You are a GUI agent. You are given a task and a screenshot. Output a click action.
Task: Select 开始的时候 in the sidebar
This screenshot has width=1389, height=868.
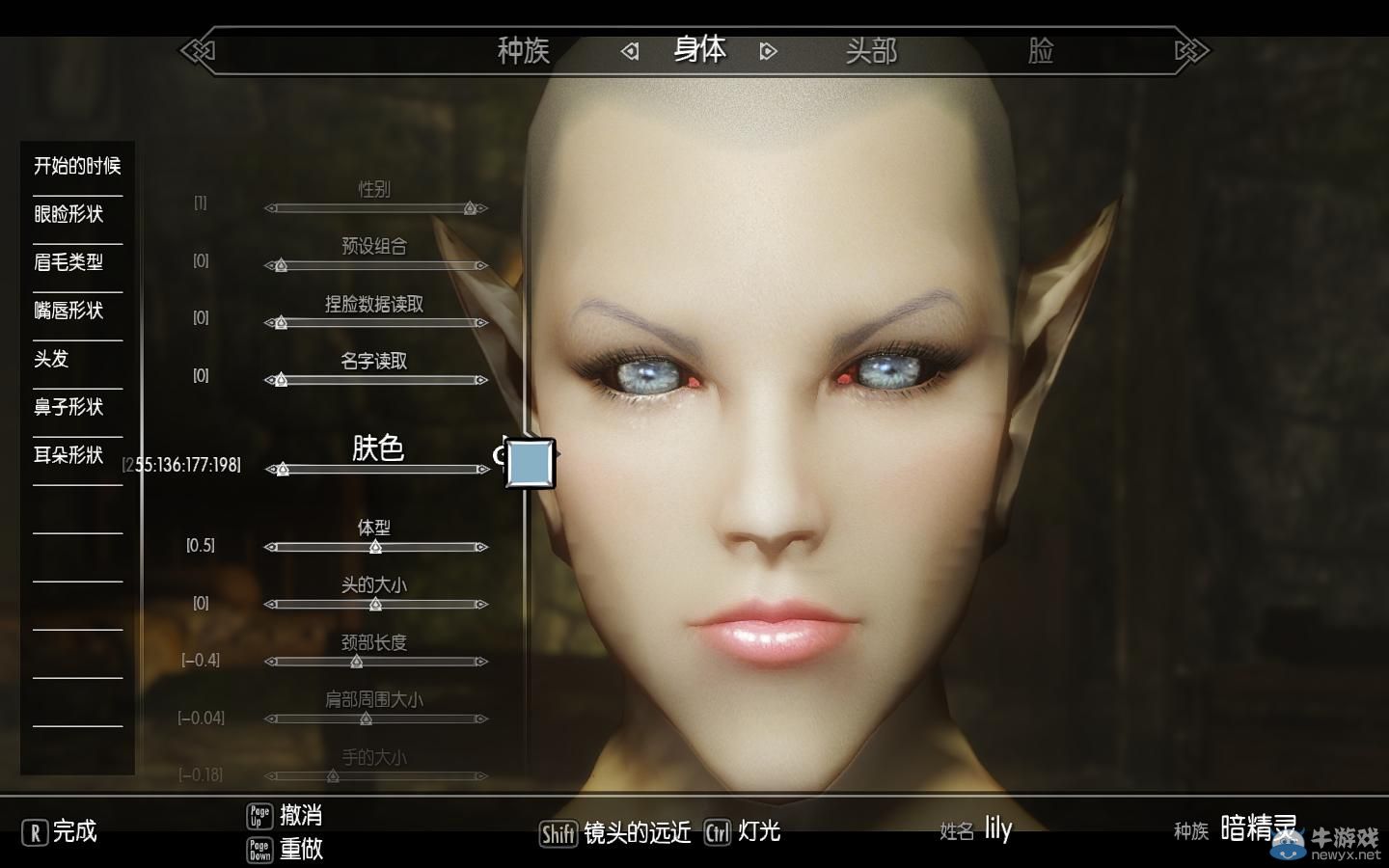pos(74,166)
